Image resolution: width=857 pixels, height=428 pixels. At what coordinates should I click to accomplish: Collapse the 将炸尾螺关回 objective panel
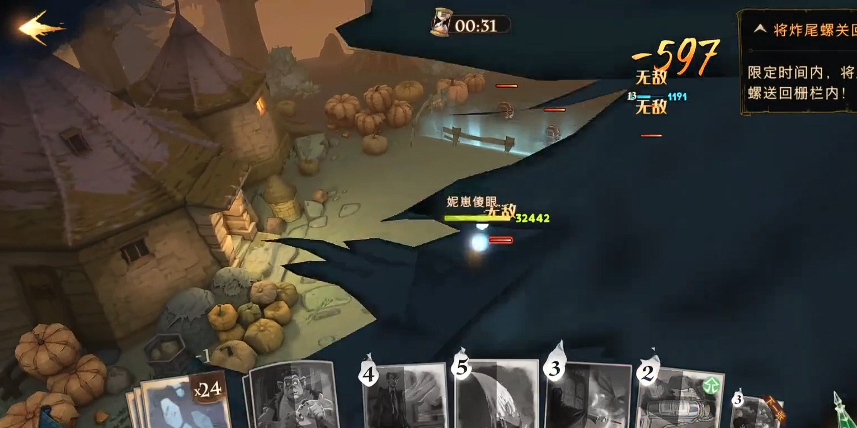point(760,29)
